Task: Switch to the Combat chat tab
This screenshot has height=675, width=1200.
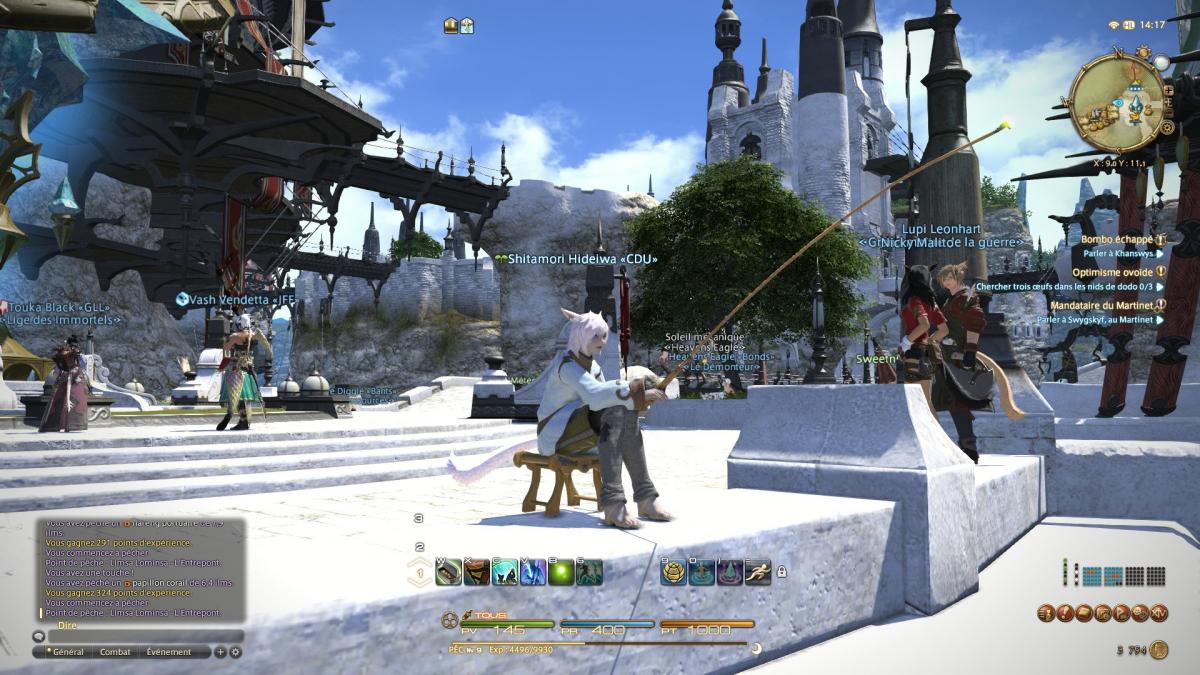Action: pos(115,652)
